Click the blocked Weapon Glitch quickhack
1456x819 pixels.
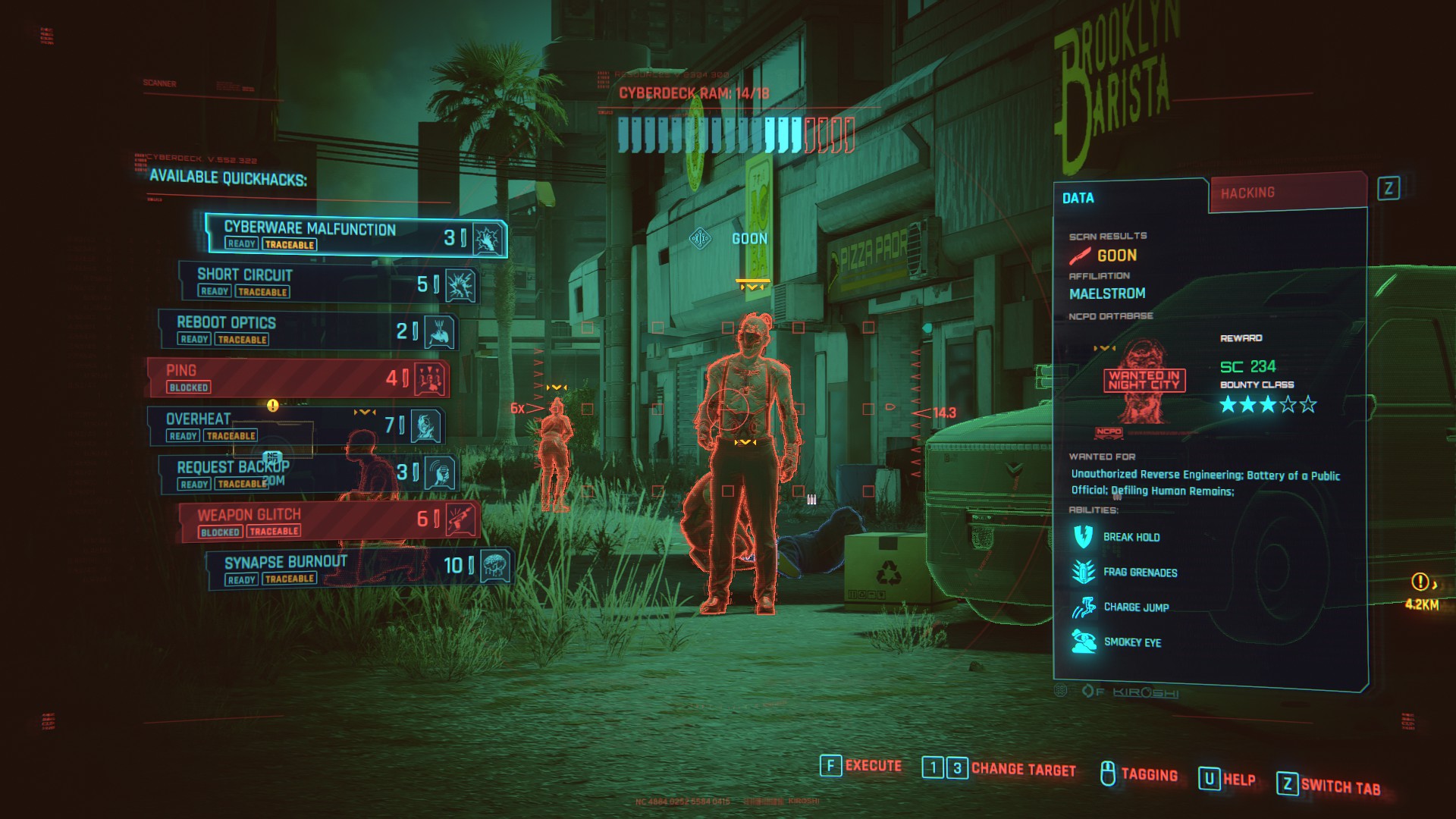(x=328, y=521)
